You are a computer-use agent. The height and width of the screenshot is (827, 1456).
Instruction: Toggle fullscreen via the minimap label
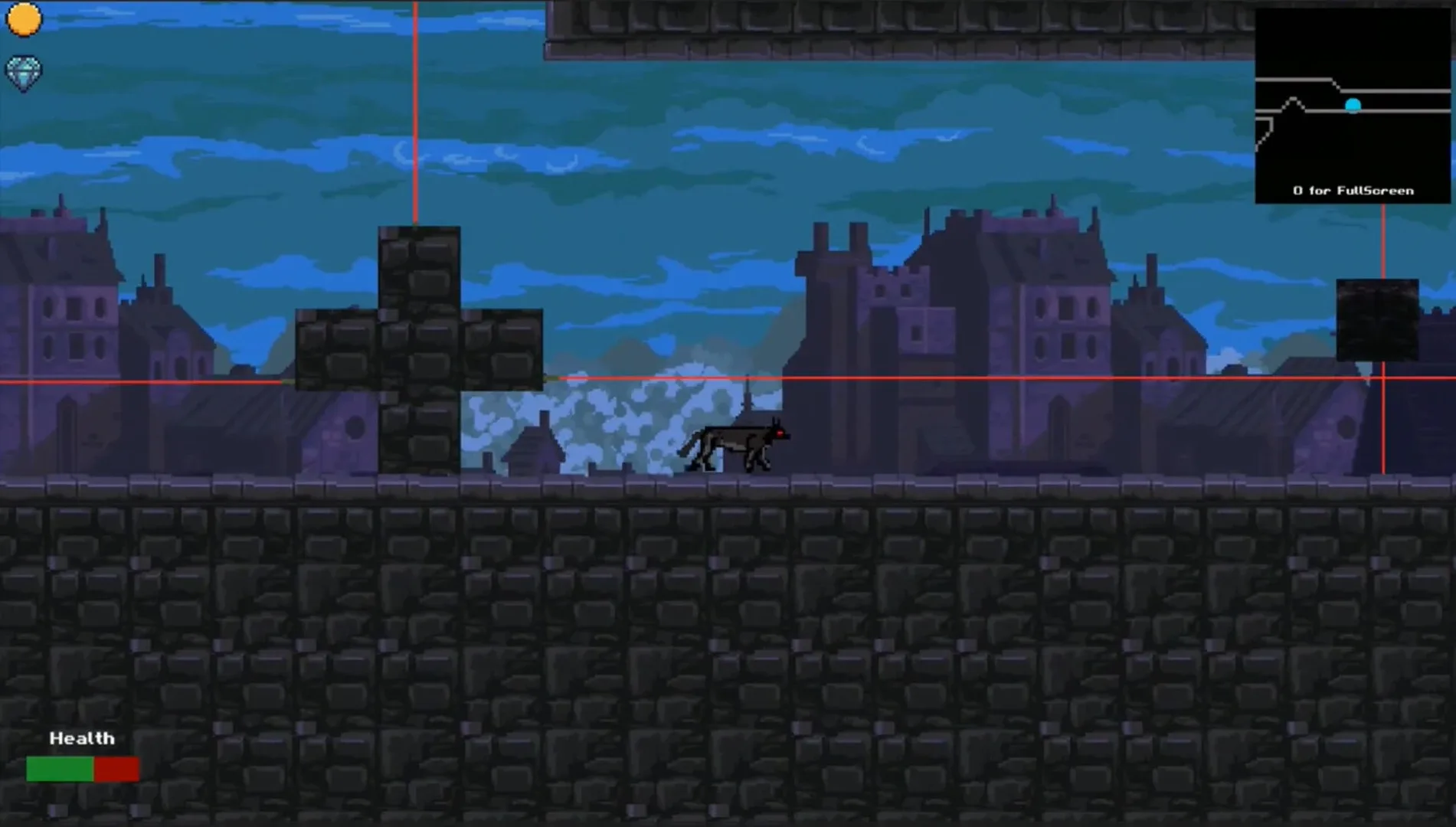(x=1353, y=190)
